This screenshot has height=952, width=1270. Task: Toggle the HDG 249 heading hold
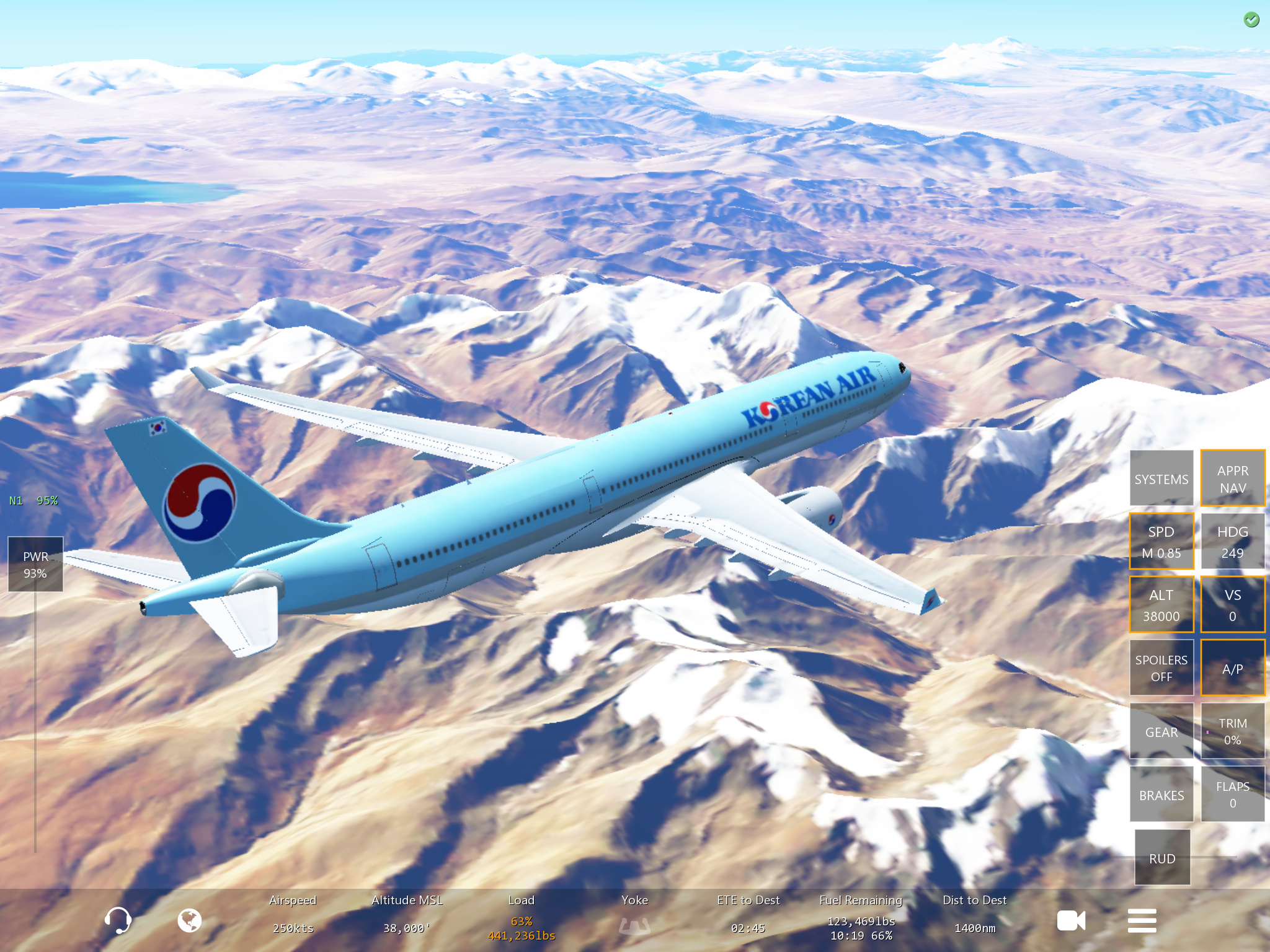[1232, 542]
